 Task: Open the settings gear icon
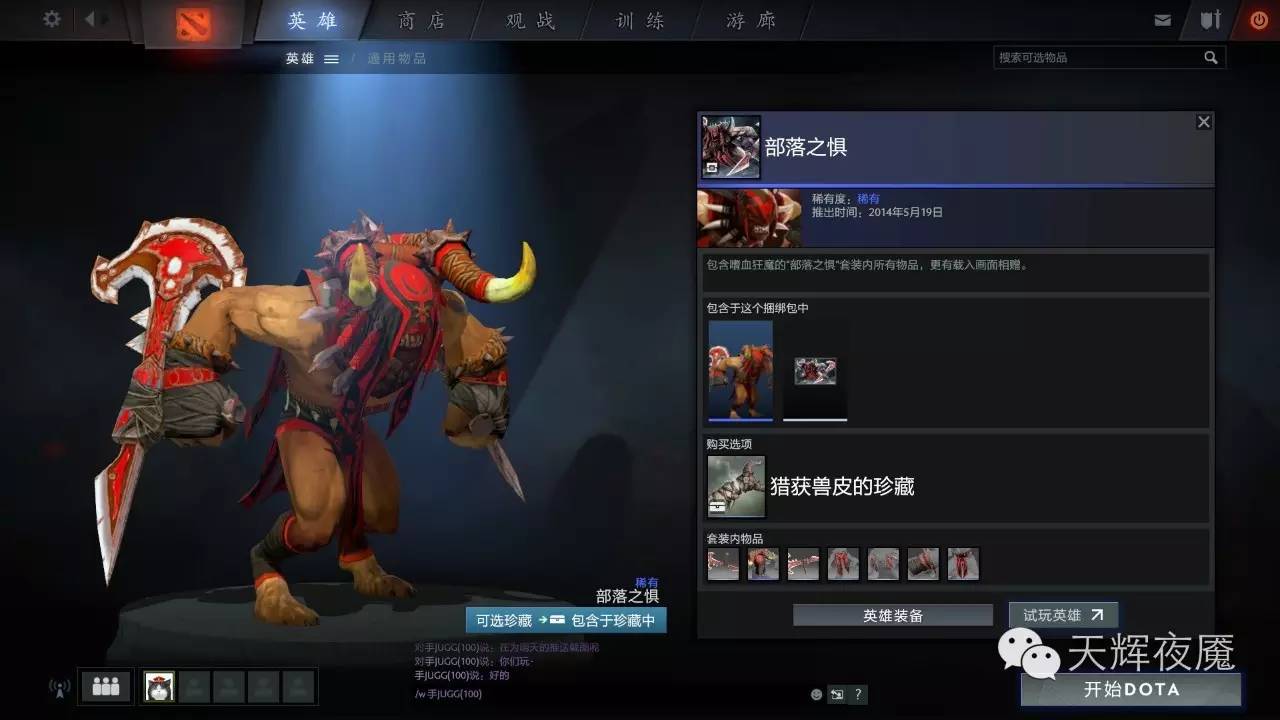pyautogui.click(x=50, y=19)
